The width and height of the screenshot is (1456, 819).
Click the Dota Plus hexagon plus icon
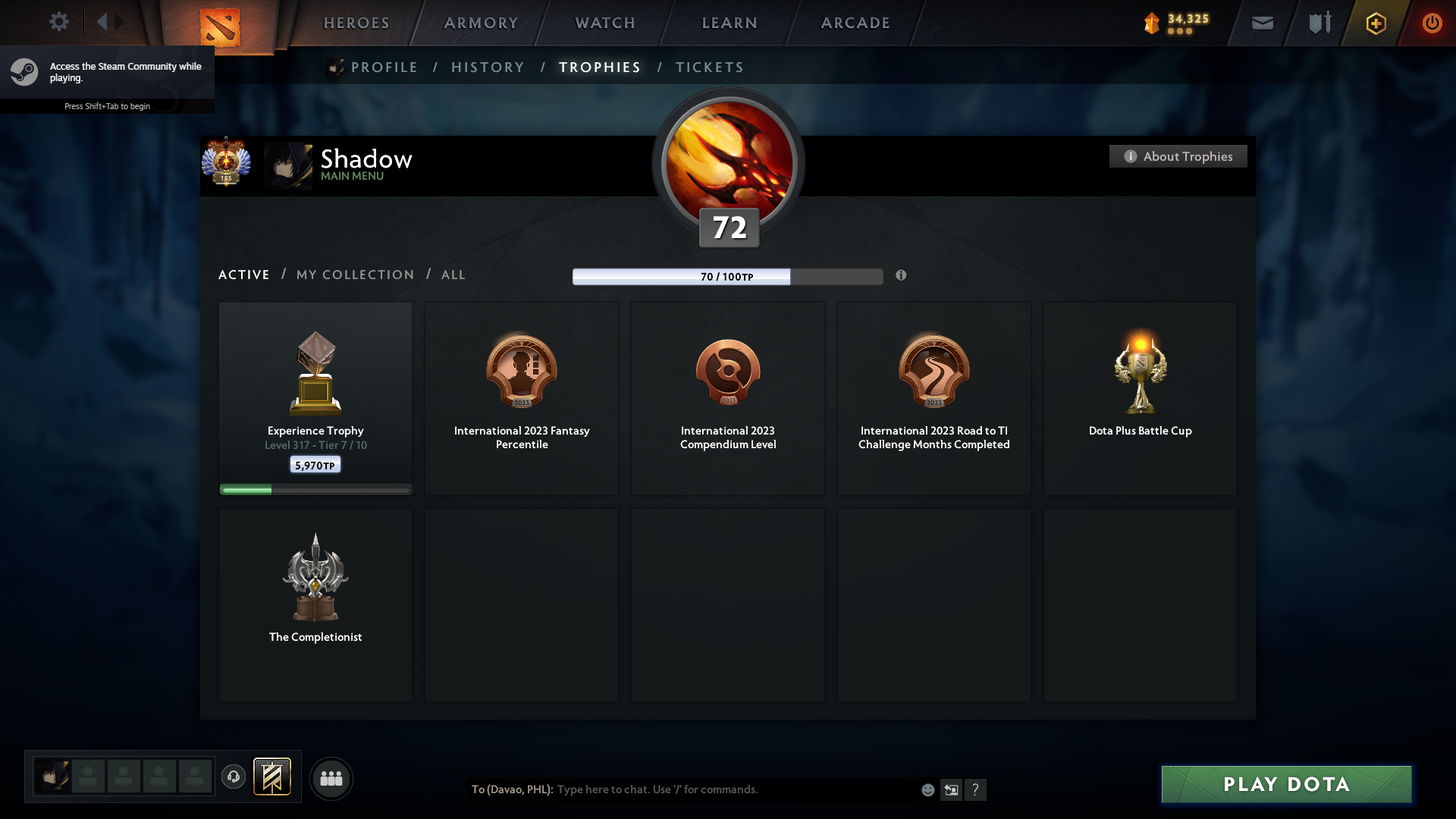click(1376, 23)
